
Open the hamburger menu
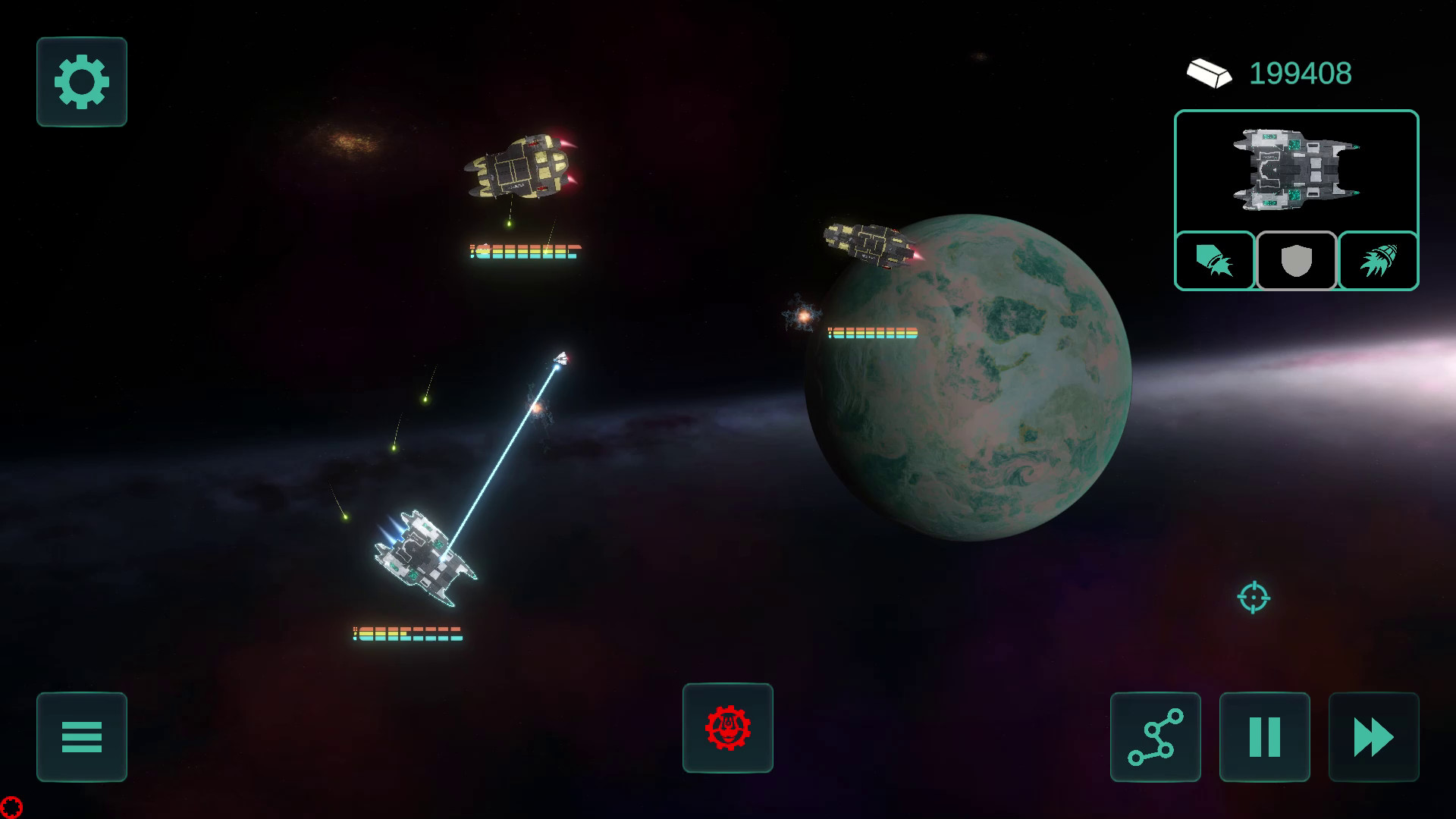(81, 737)
